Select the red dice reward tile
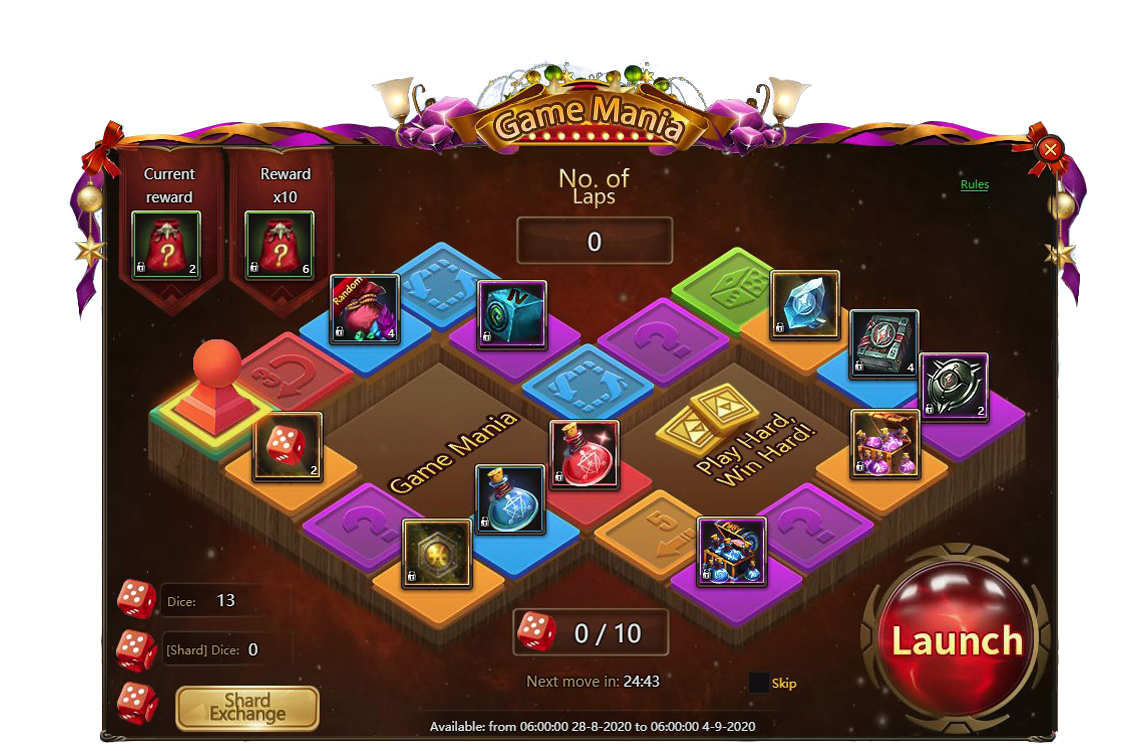Viewport: 1147px width, 751px height. click(287, 447)
